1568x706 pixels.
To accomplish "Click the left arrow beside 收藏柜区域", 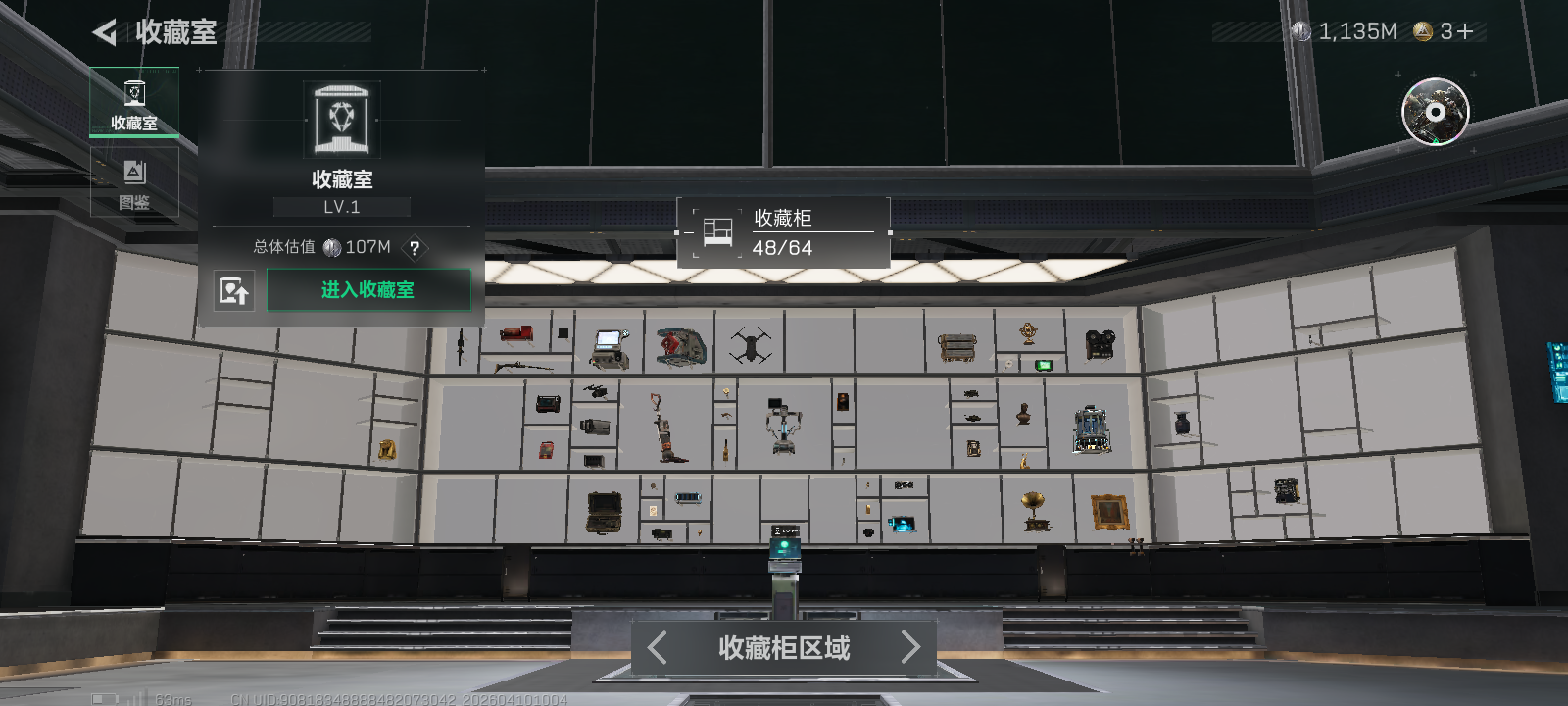I will point(657,647).
